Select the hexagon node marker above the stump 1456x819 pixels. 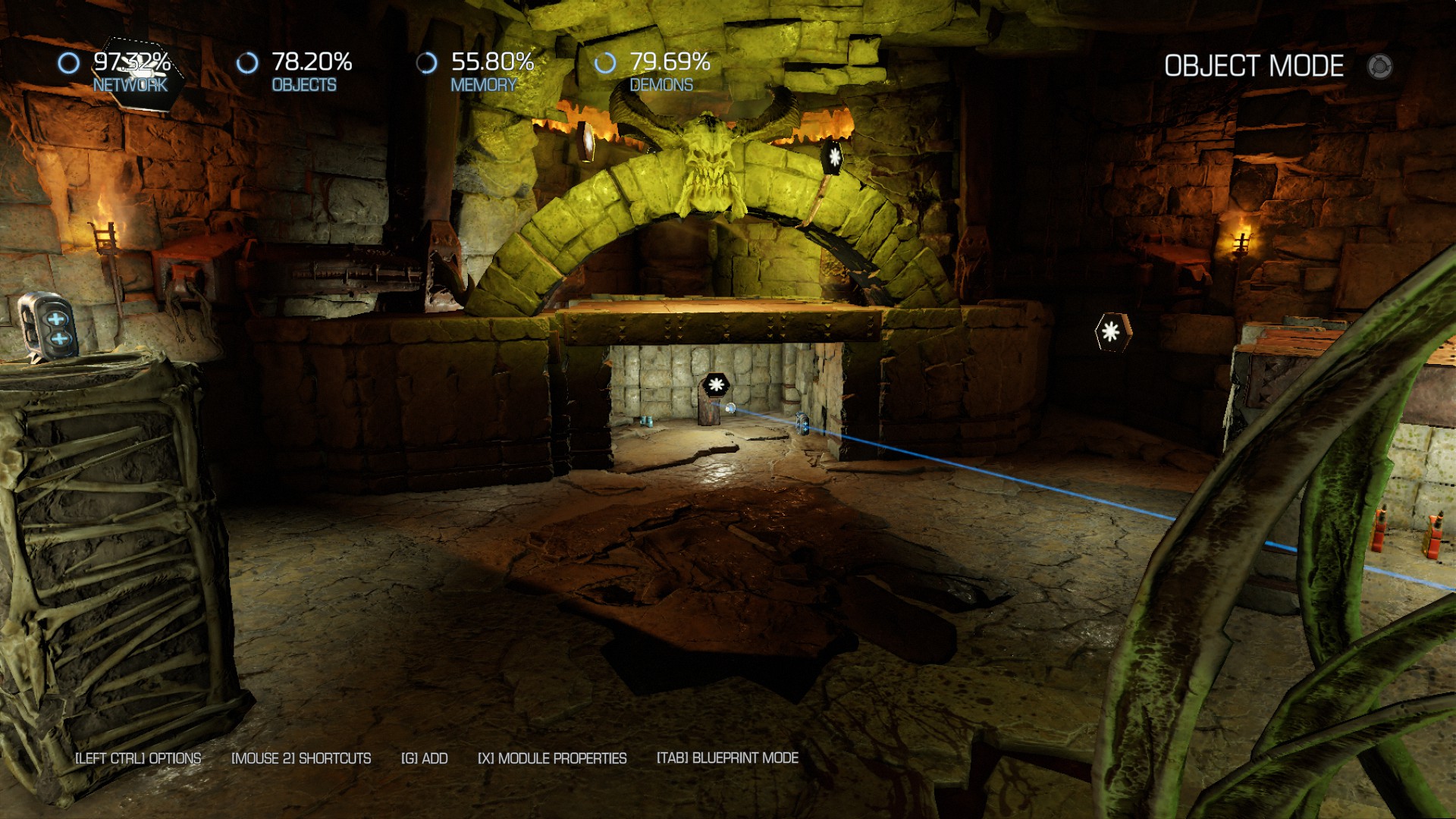tap(715, 384)
